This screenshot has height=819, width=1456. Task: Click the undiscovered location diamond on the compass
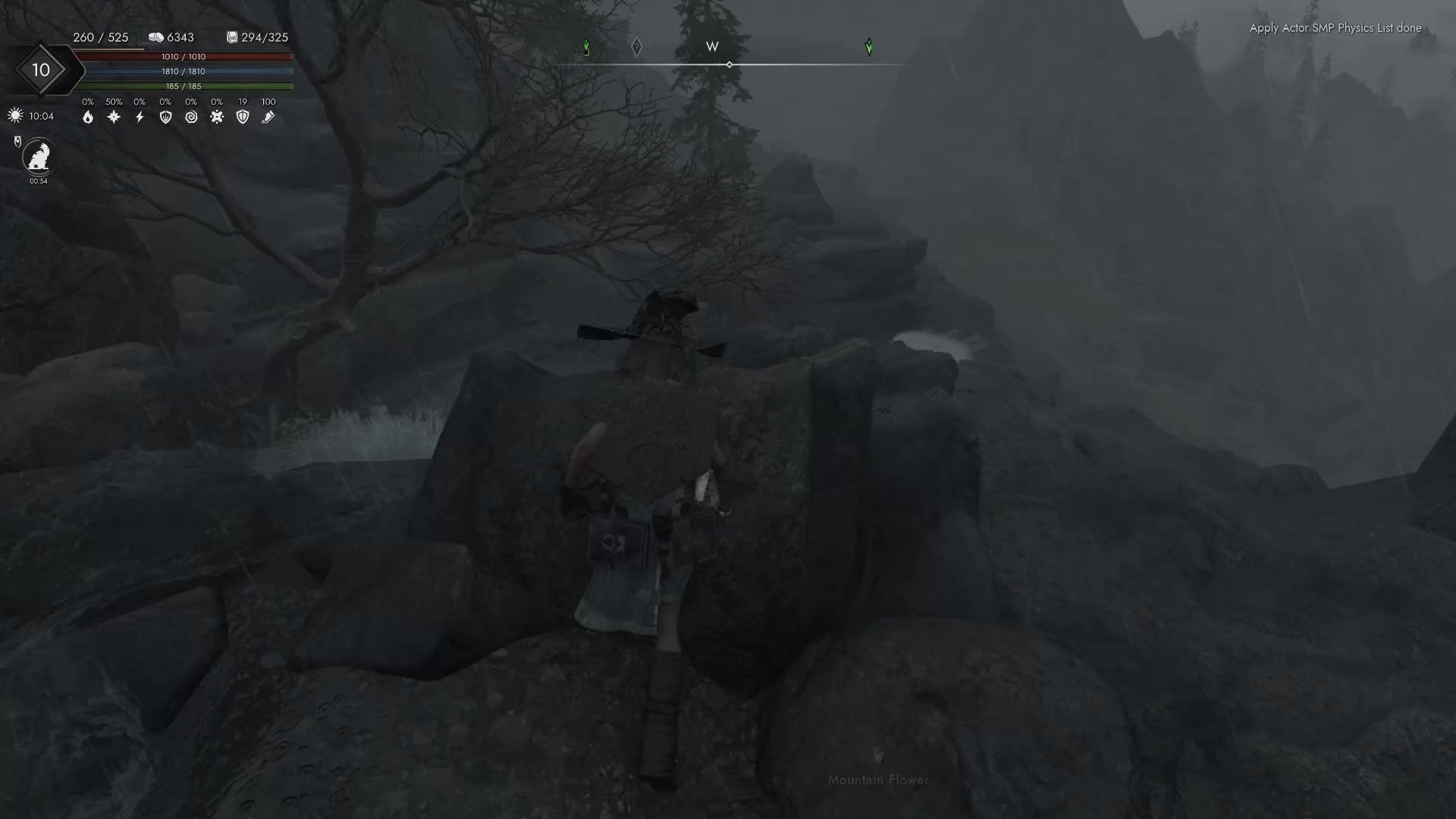pyautogui.click(x=637, y=47)
